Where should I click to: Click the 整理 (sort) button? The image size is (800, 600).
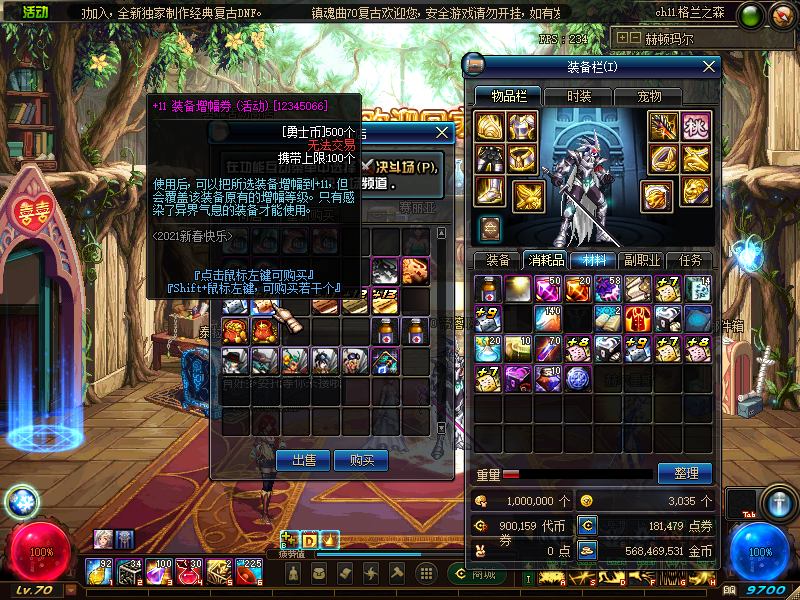pos(684,473)
